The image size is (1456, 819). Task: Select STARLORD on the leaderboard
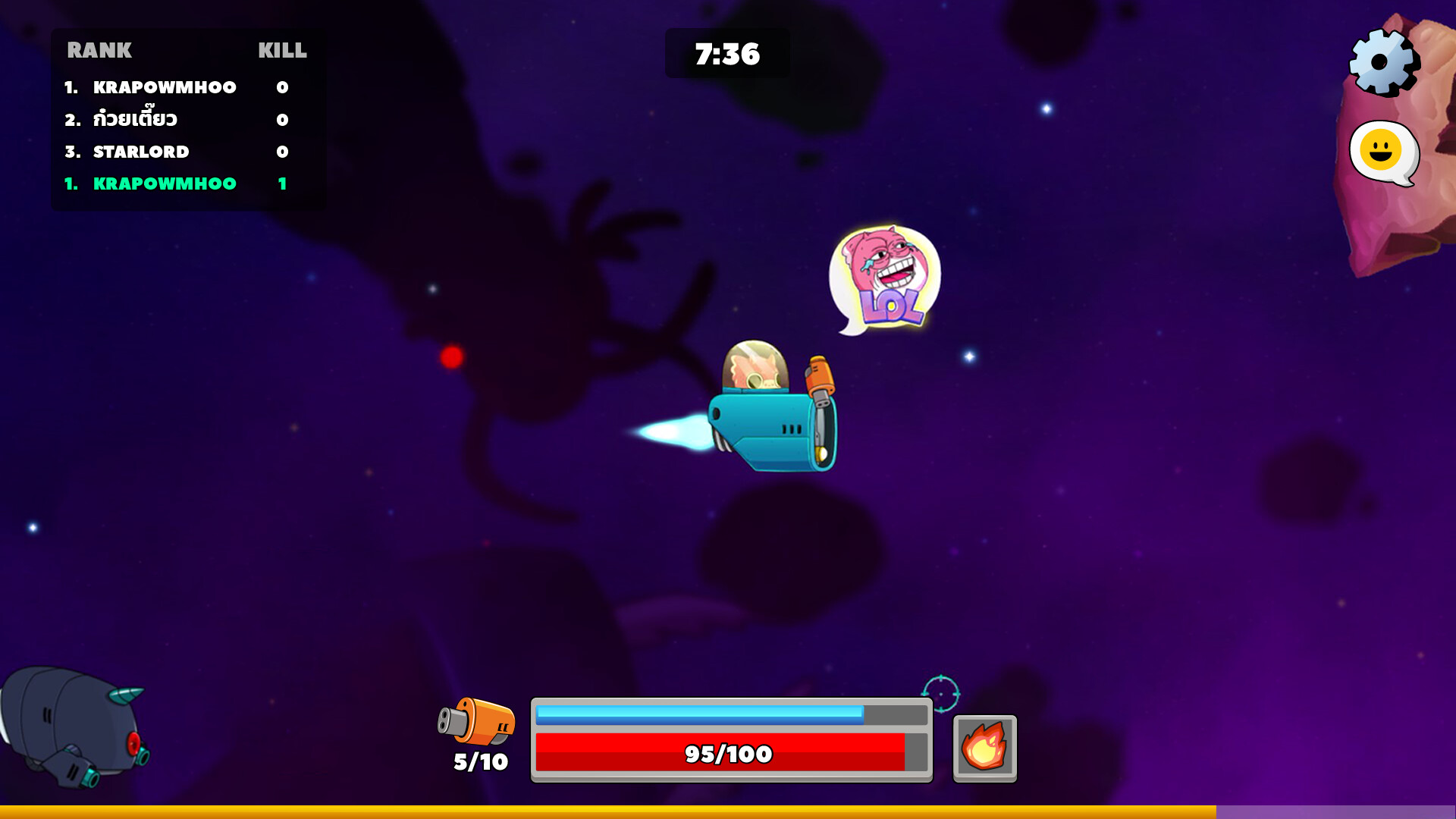(141, 151)
